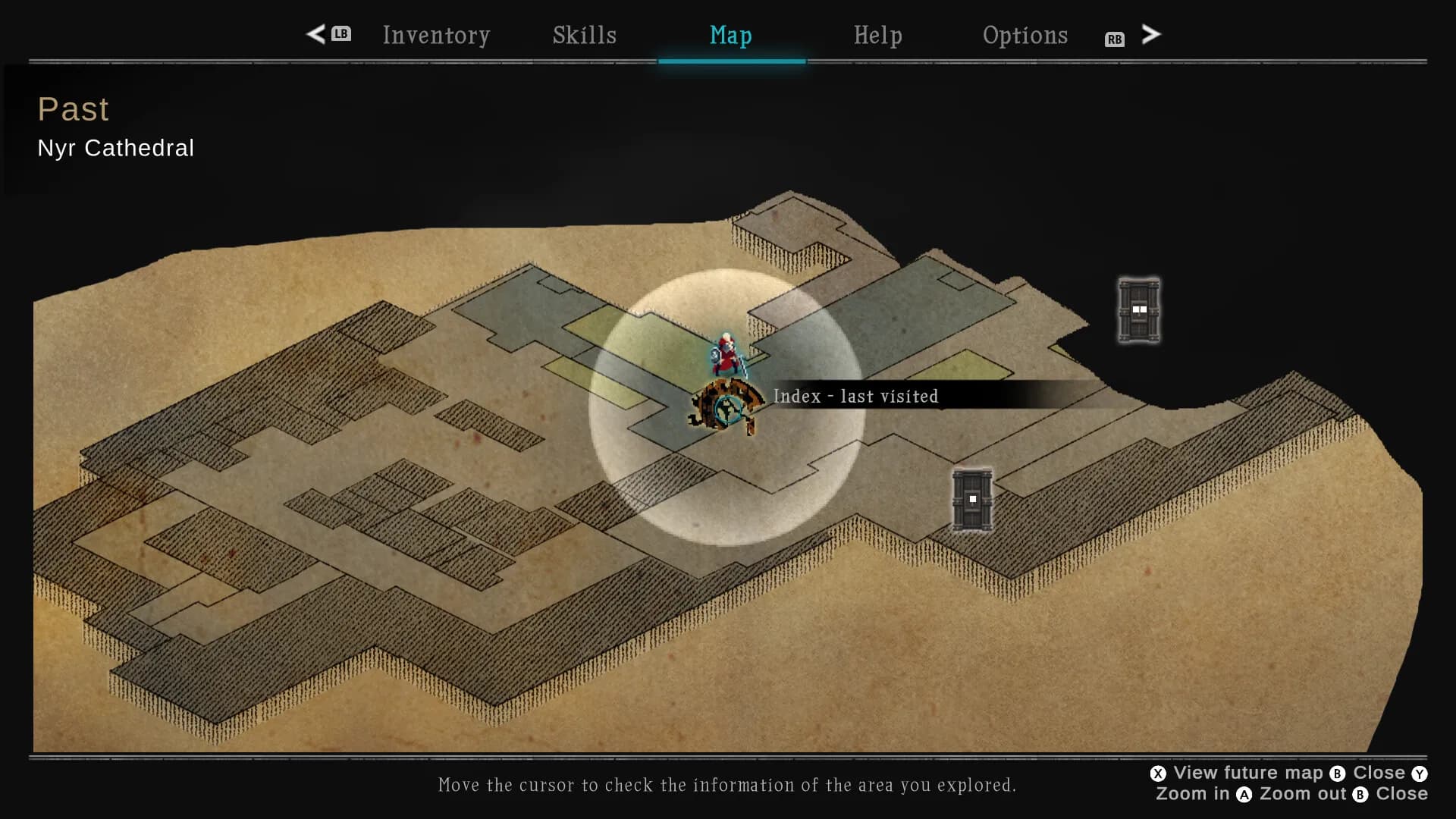Image resolution: width=1456 pixels, height=819 pixels.
Task: Click the LB shoulder button icon
Action: 340,34
